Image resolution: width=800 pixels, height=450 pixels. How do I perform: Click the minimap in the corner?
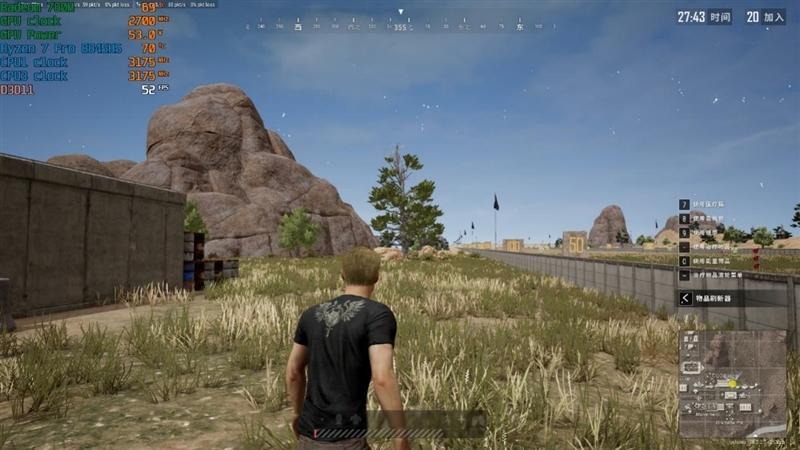tap(732, 383)
